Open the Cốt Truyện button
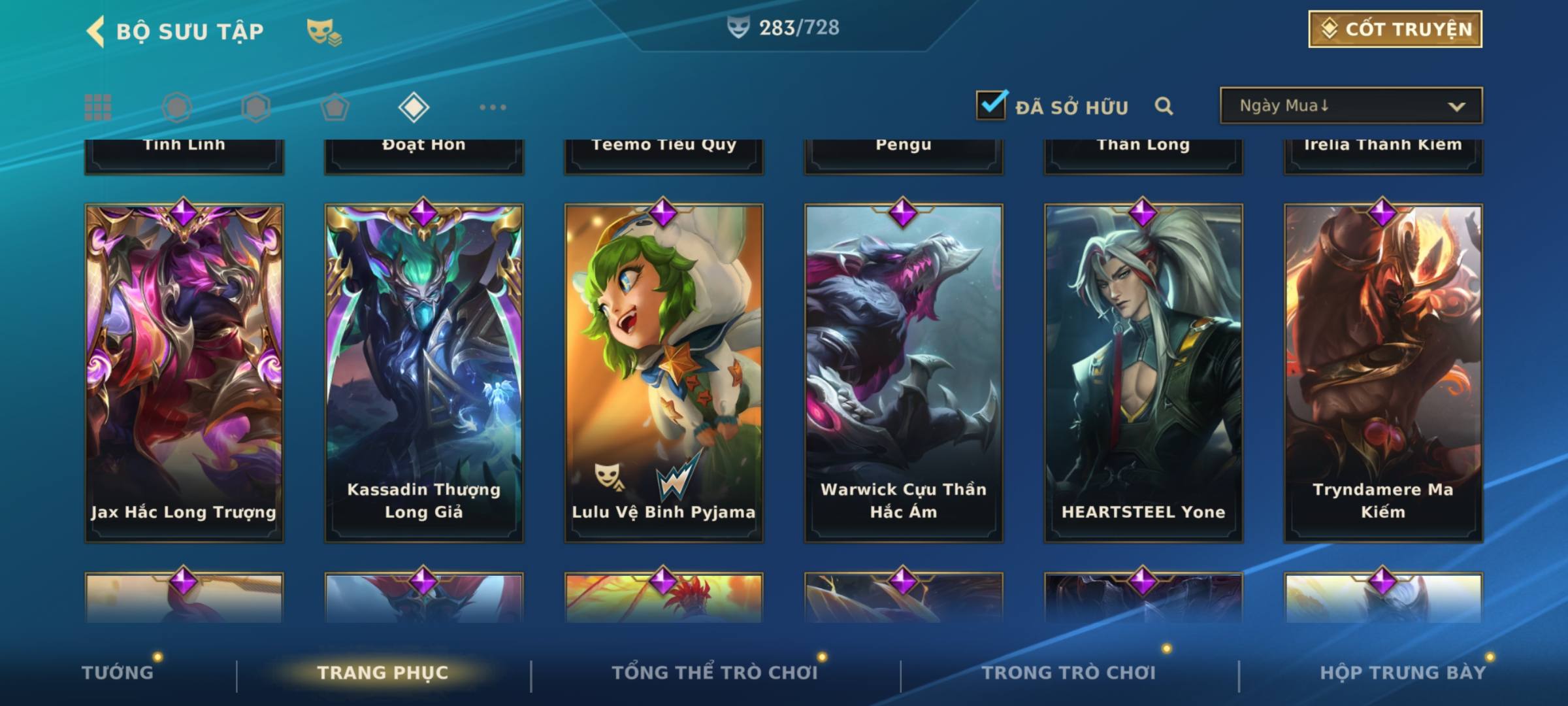 pos(1394,29)
